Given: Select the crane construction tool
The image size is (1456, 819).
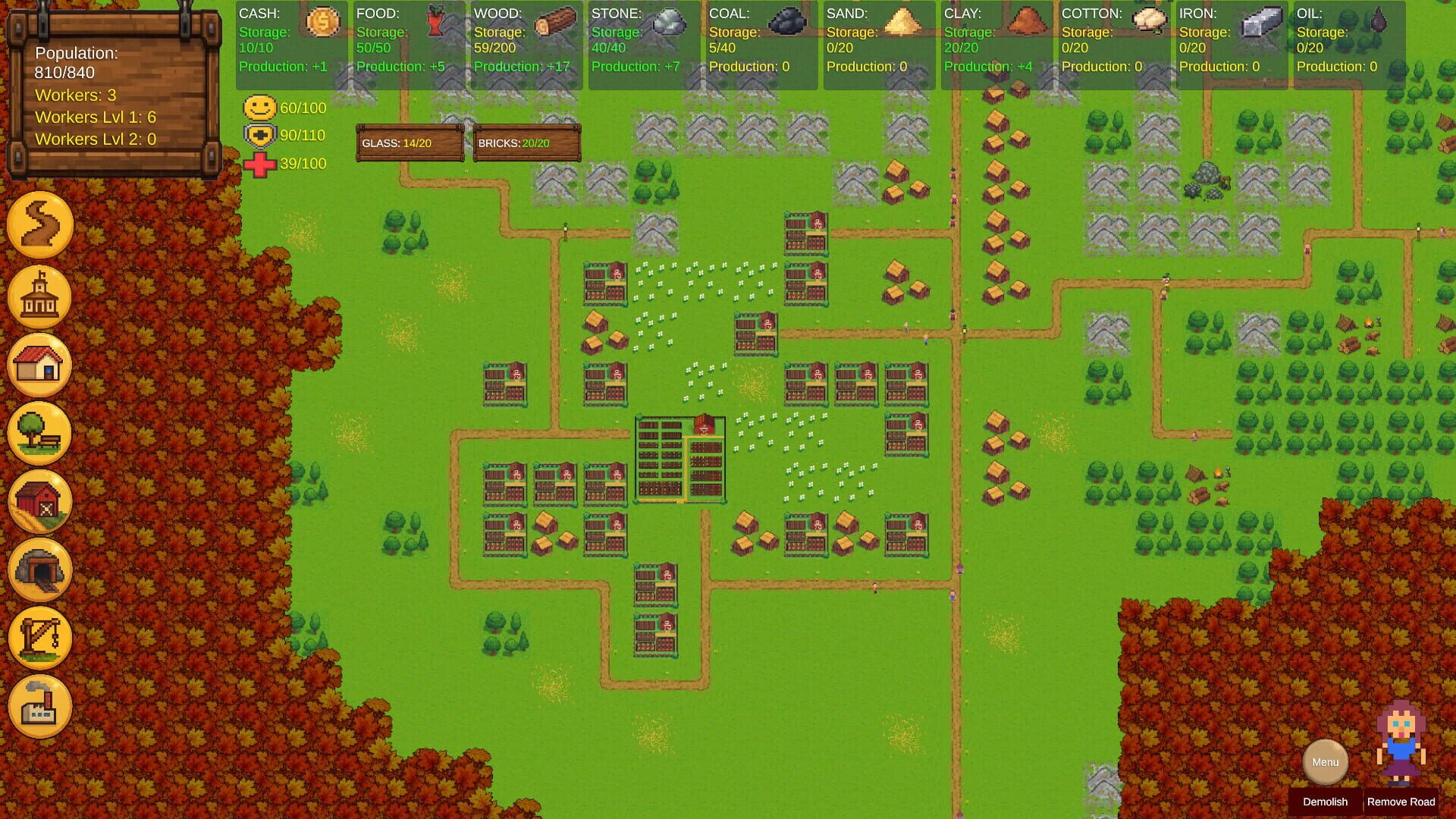Looking at the screenshot, I should pos(40,638).
